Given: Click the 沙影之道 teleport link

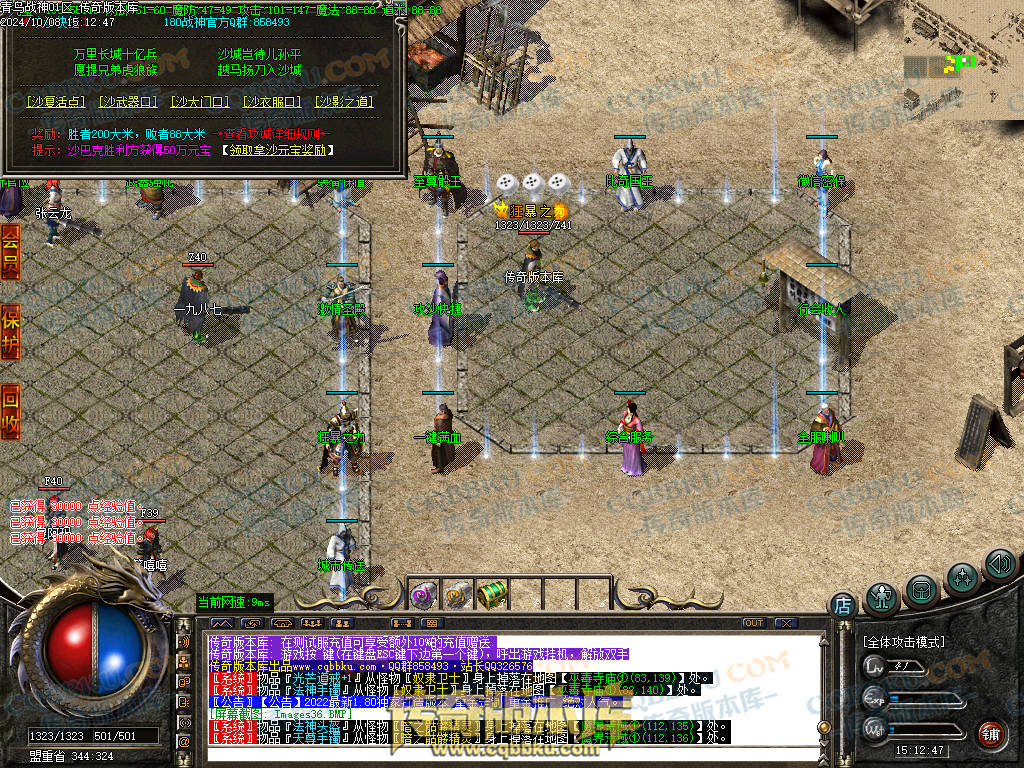Looking at the screenshot, I should (x=343, y=102).
